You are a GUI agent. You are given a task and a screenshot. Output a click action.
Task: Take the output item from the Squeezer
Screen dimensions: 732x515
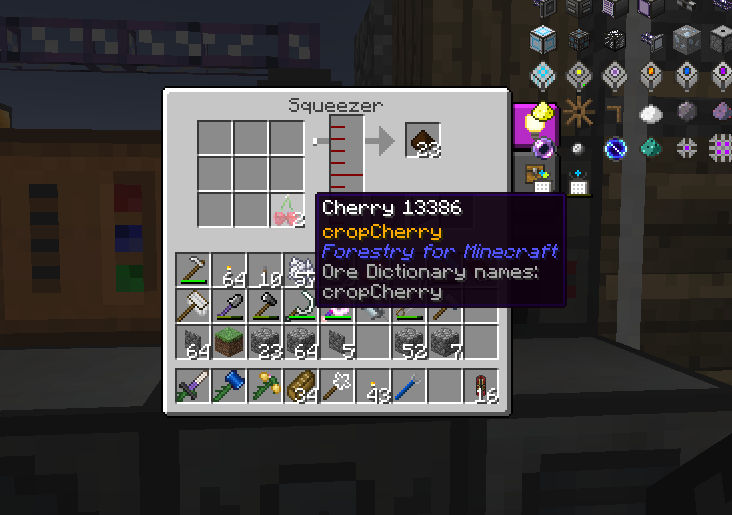pos(422,141)
